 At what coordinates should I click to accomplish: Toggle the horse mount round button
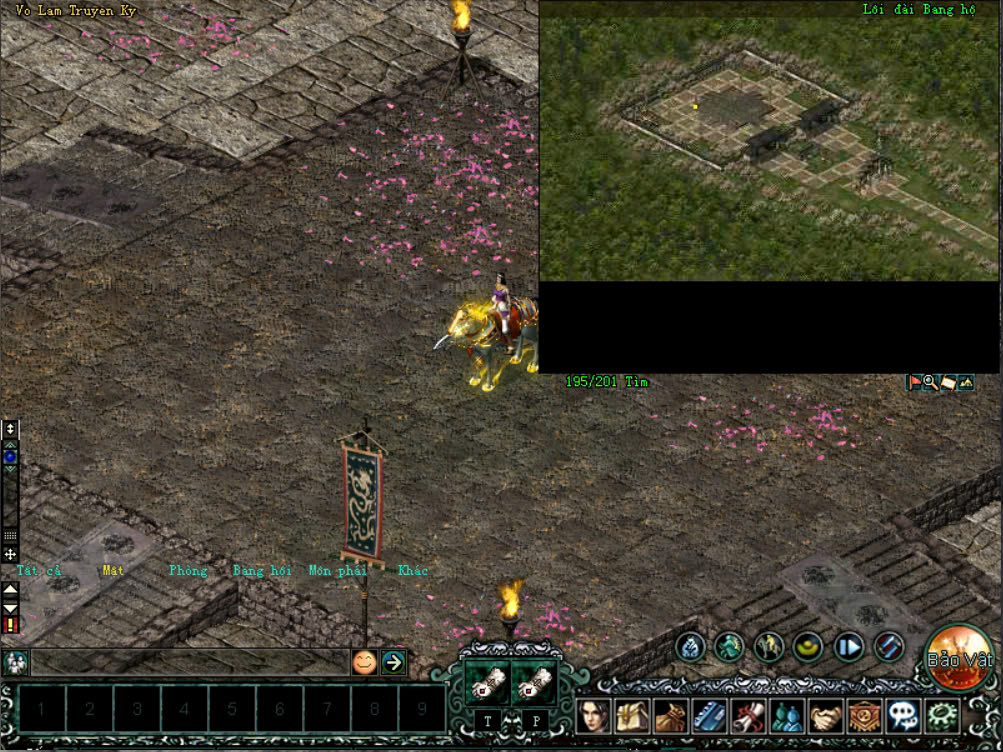click(769, 647)
